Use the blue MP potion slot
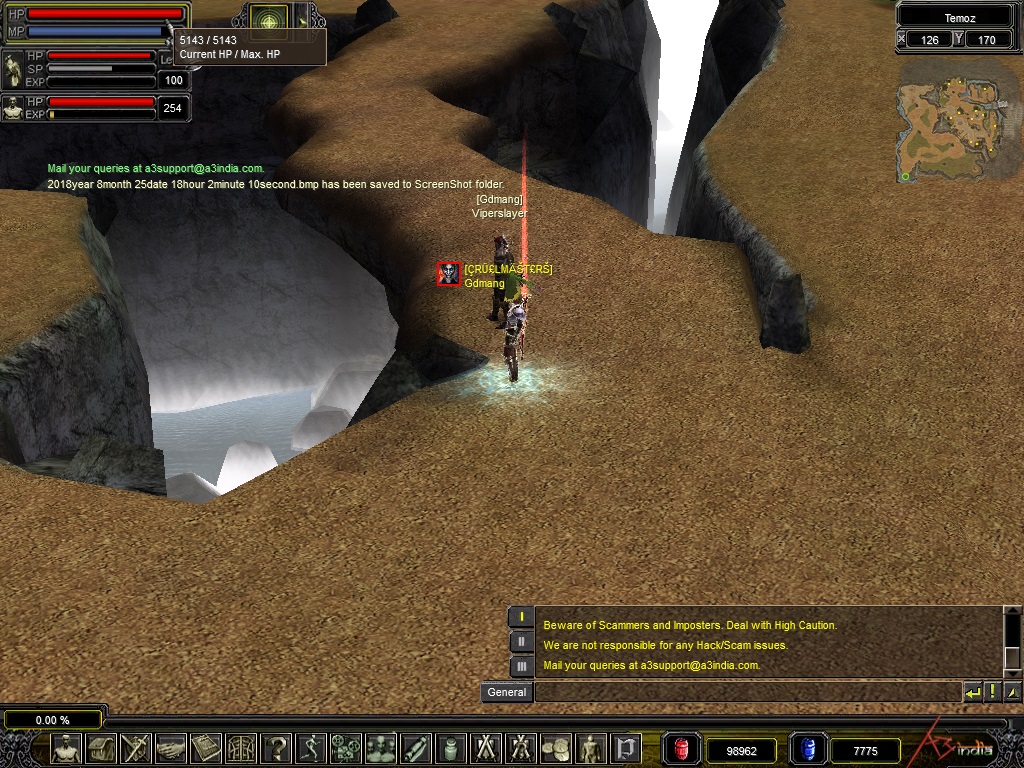The width and height of the screenshot is (1024, 768). coord(806,749)
